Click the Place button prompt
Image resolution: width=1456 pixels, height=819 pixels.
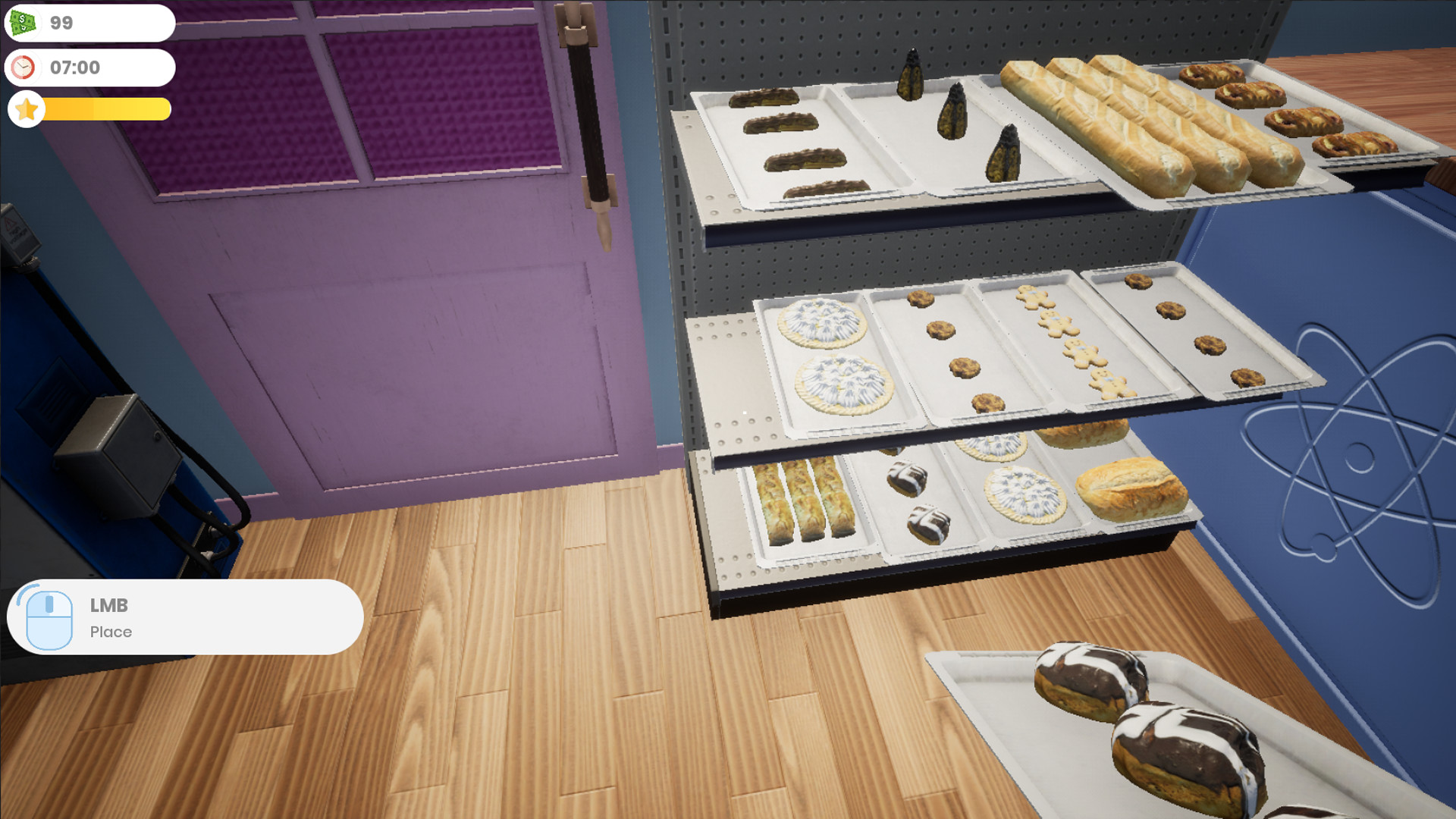(111, 632)
